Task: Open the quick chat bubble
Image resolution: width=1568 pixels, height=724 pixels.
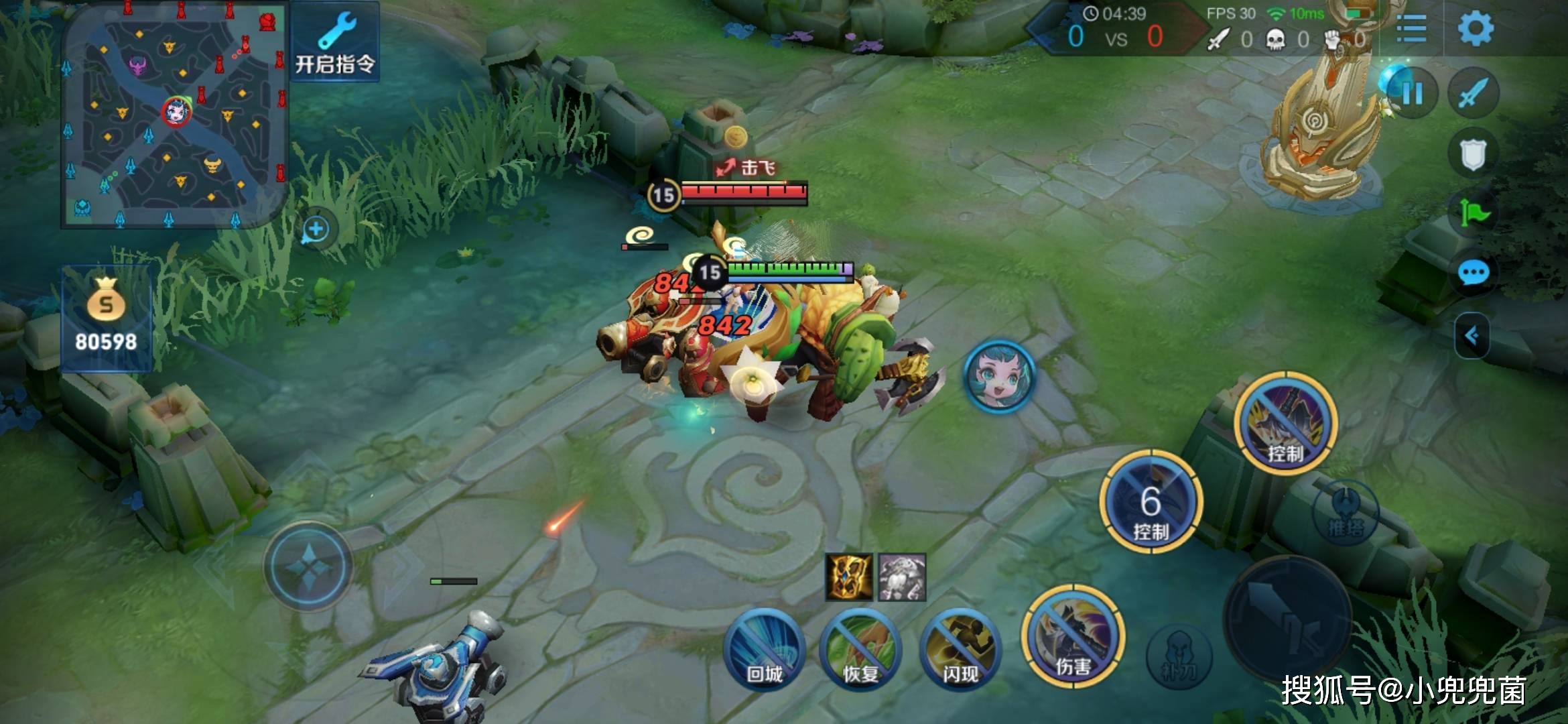Action: click(x=1474, y=273)
